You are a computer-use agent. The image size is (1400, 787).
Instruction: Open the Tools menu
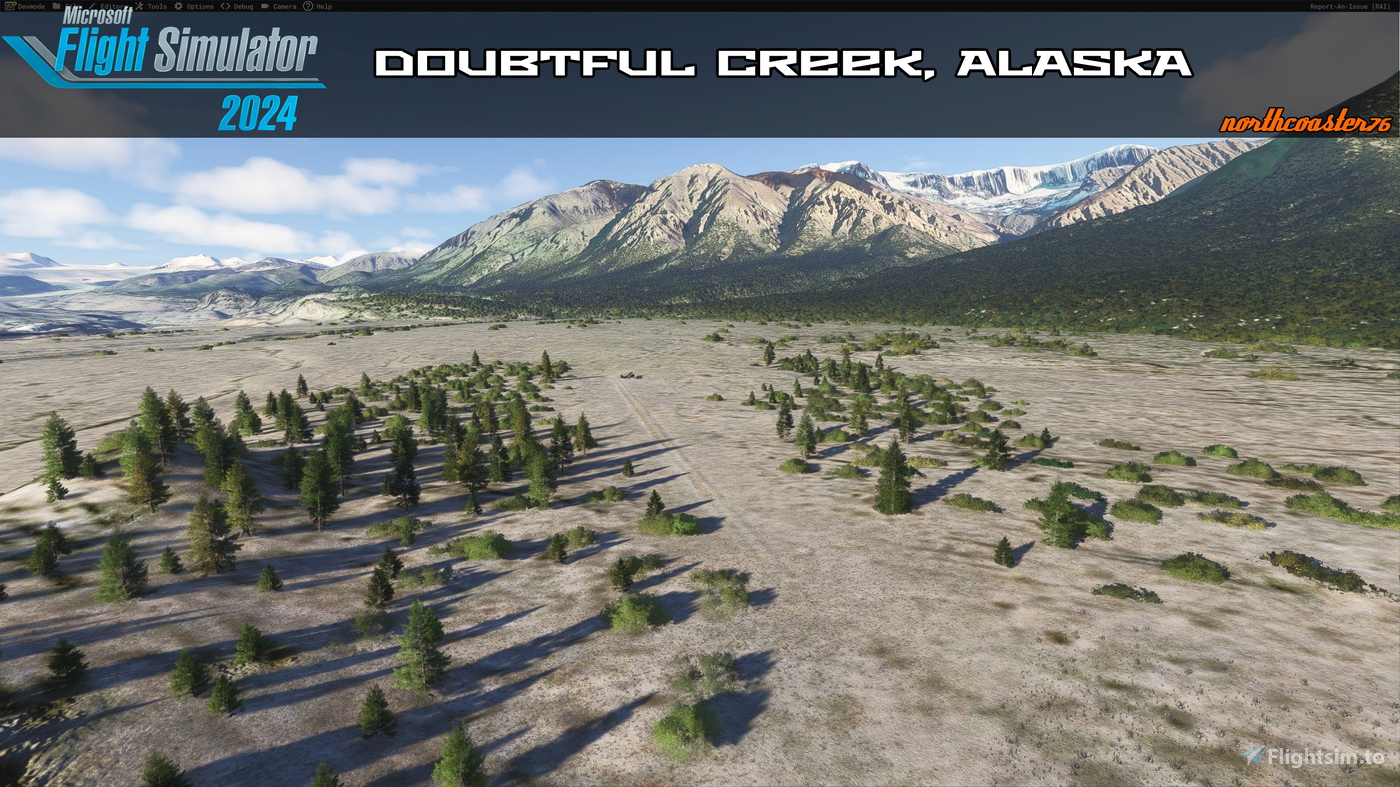(x=157, y=5)
